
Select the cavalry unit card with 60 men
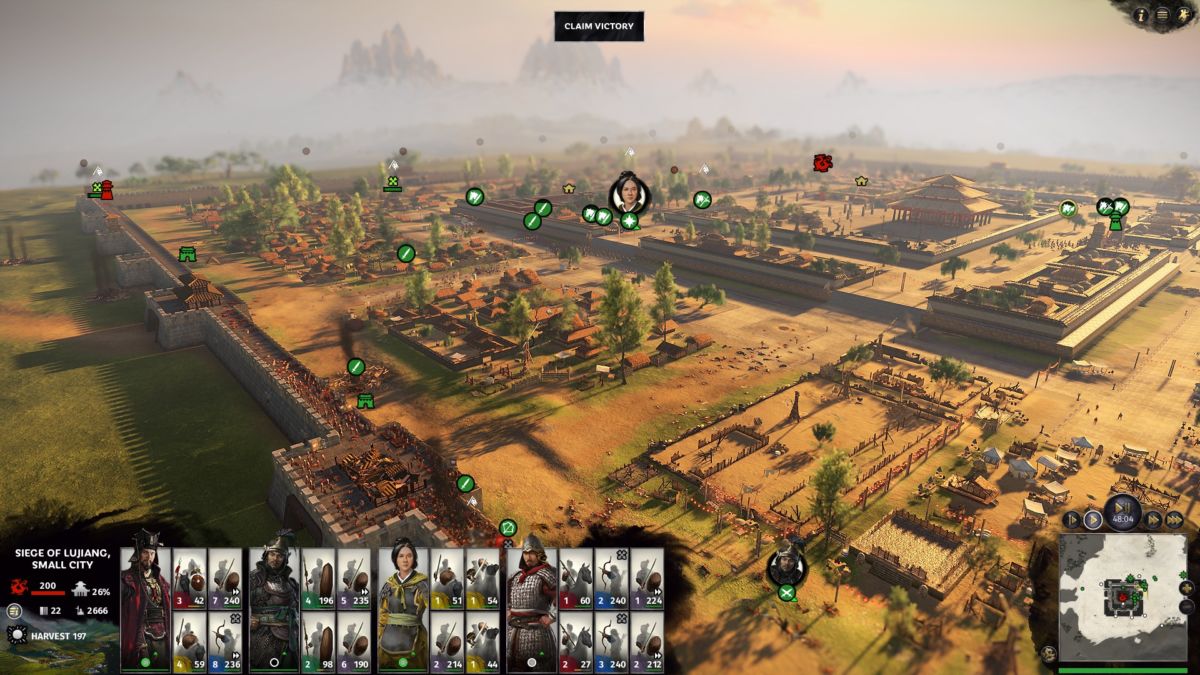(576, 579)
